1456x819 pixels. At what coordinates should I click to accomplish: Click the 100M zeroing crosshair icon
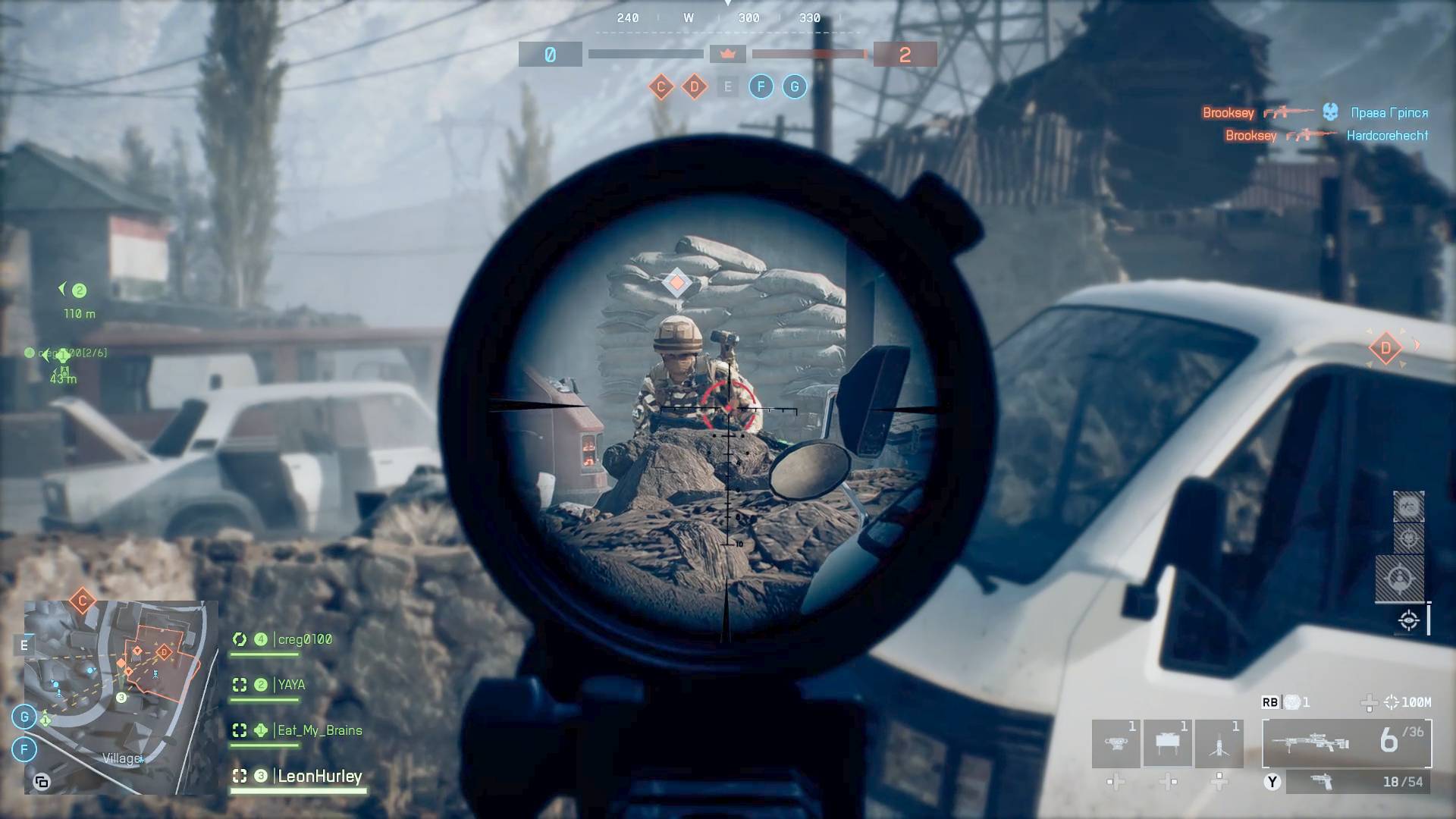point(1394,703)
